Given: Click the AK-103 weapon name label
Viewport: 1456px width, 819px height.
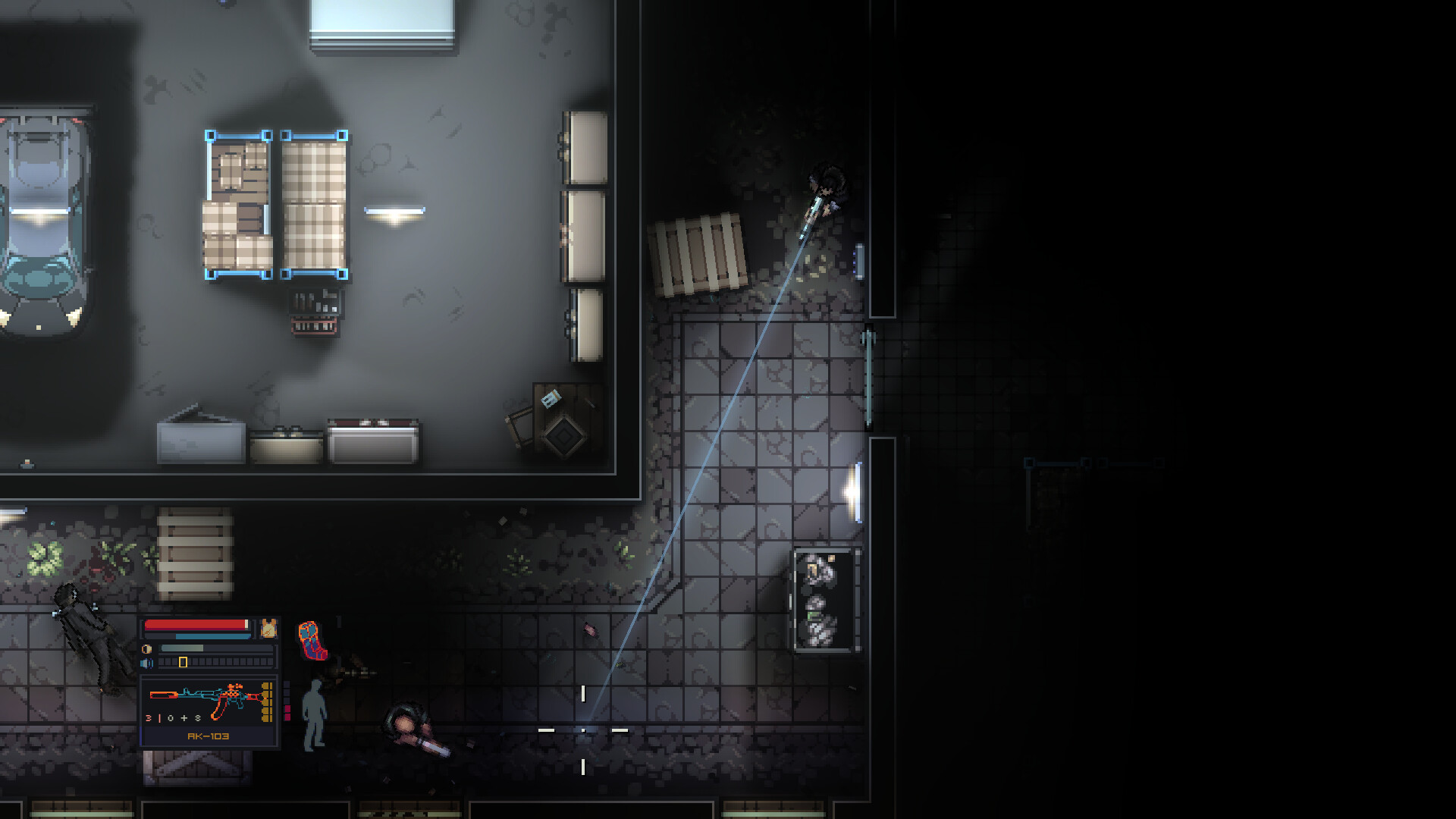Looking at the screenshot, I should point(208,737).
